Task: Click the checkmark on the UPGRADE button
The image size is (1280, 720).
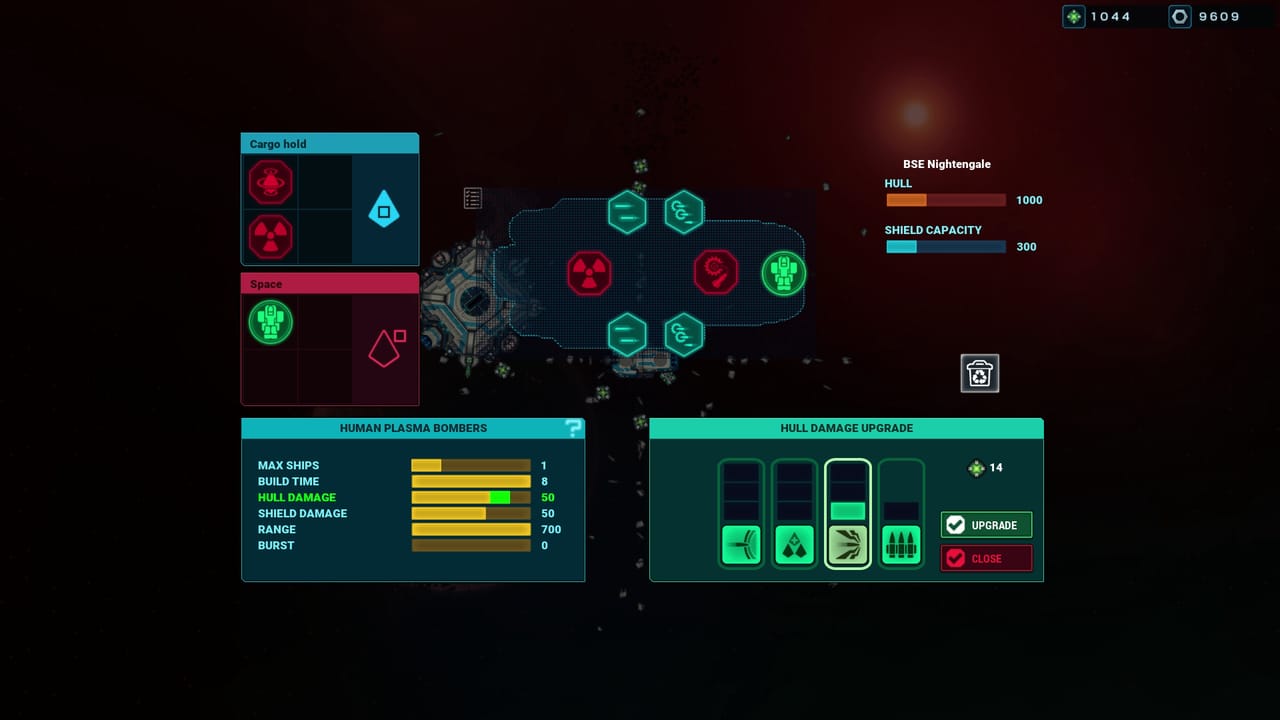Action: [x=957, y=524]
